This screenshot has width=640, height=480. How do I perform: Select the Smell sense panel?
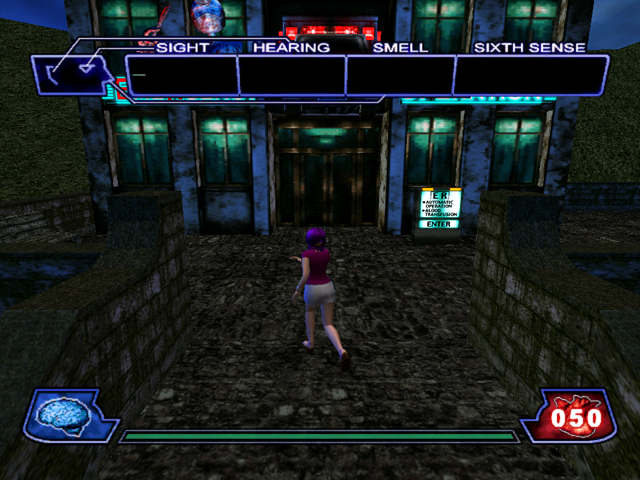pyautogui.click(x=399, y=76)
